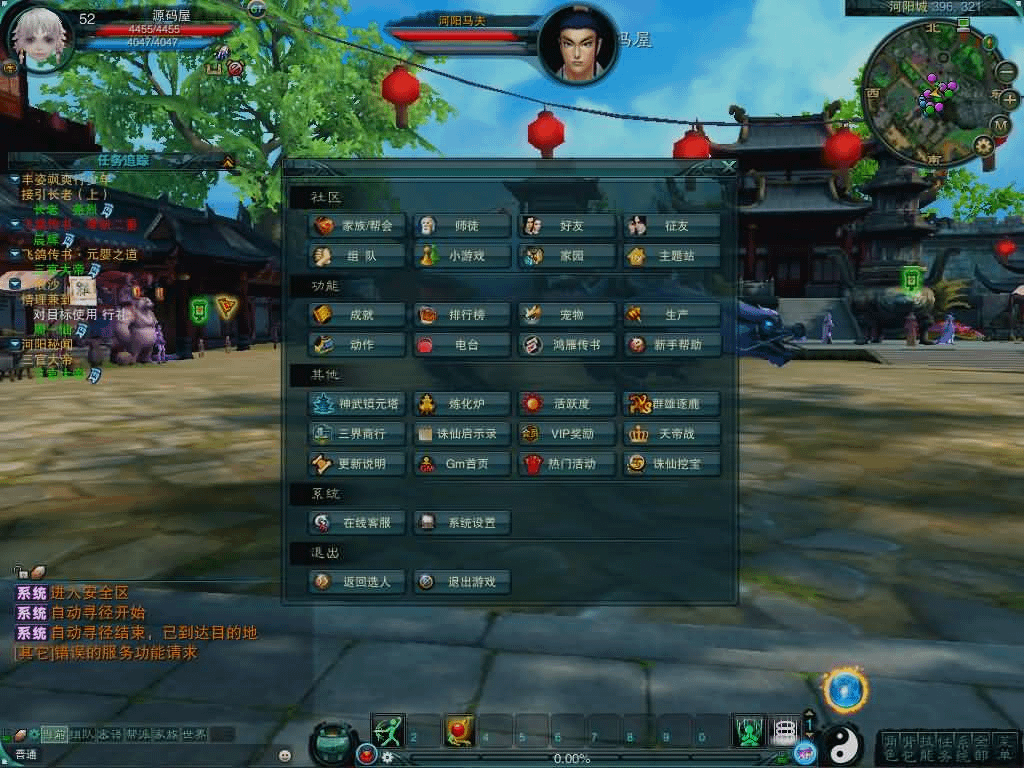Zoom in the minimap with the plus button

(1009, 99)
